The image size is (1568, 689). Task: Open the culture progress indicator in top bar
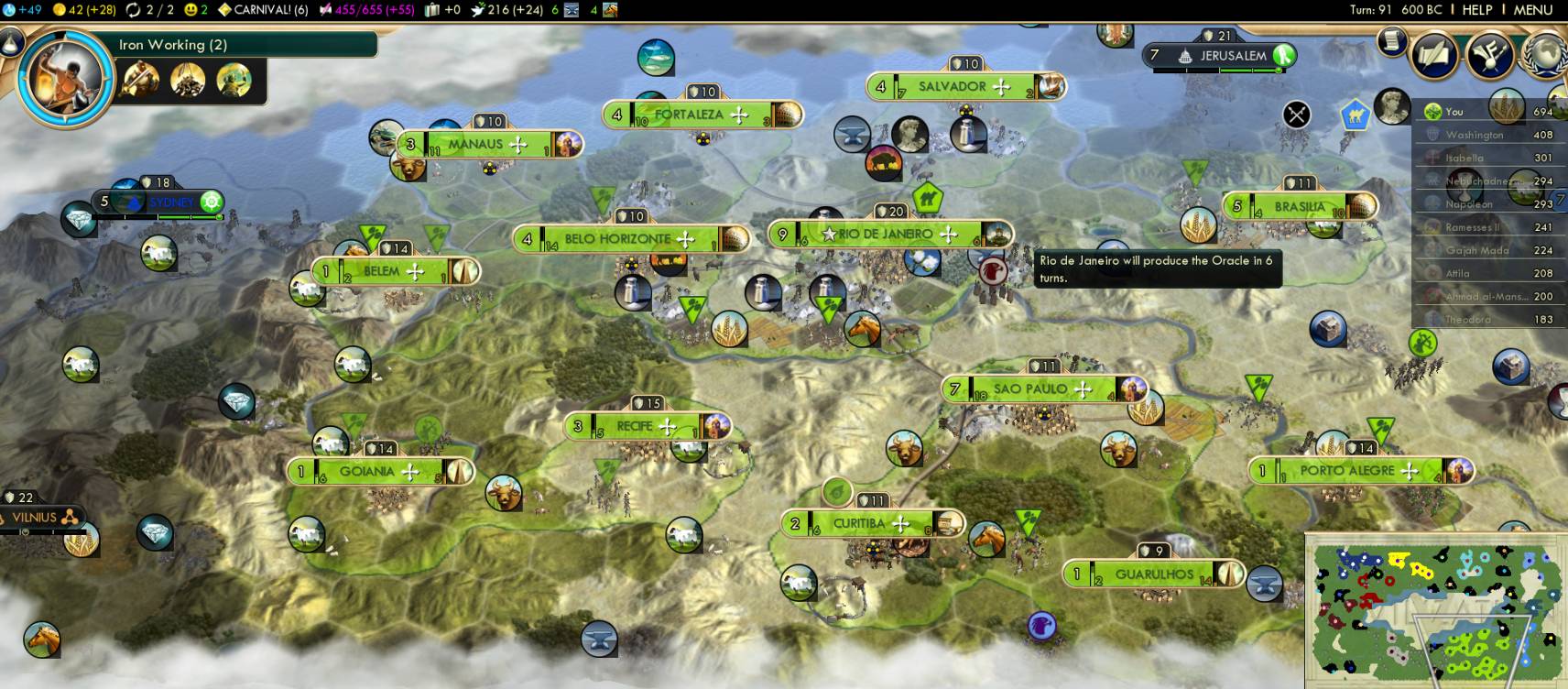tap(366, 9)
